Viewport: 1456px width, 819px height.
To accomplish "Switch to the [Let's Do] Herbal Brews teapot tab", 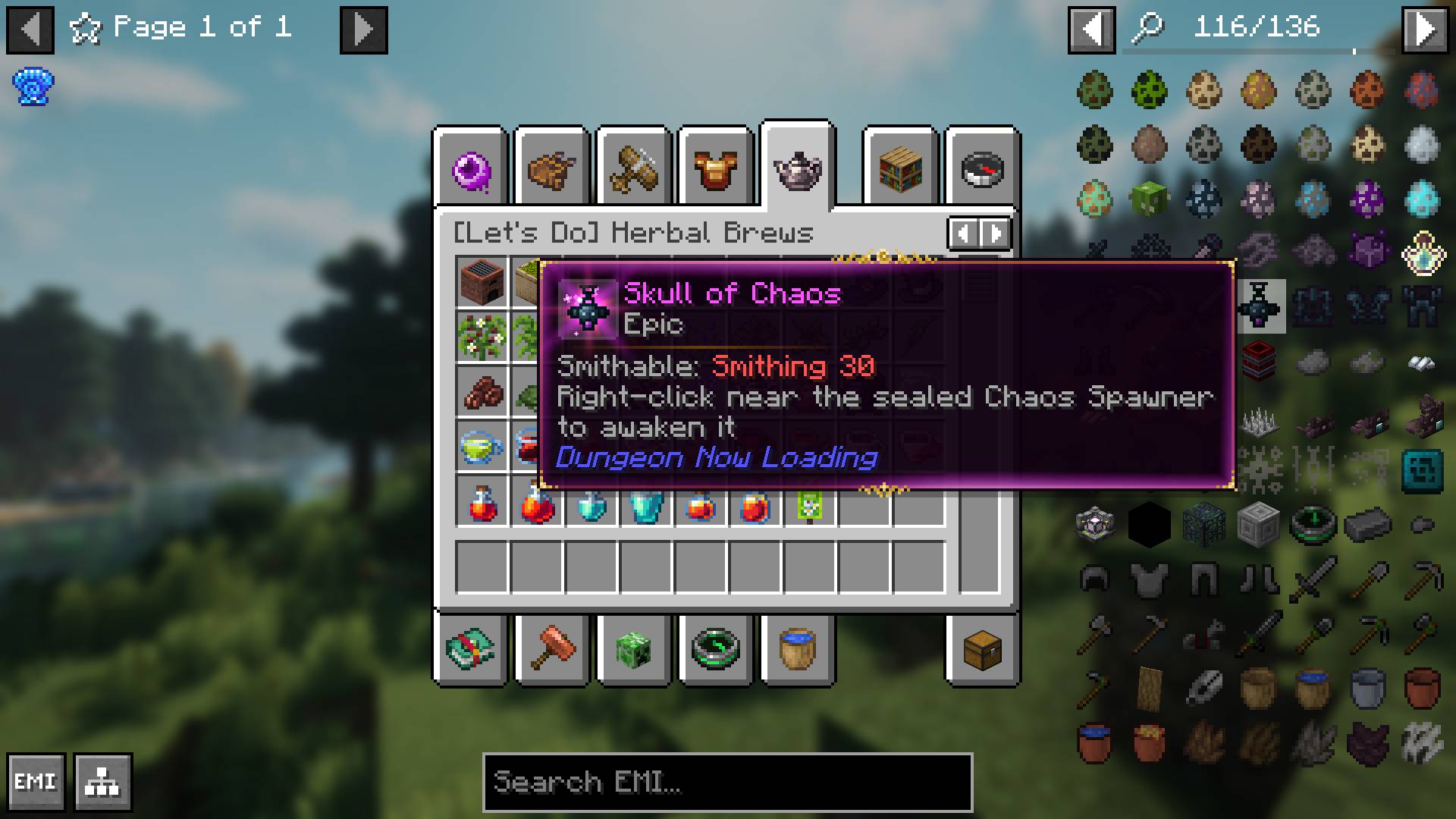I will coord(798,168).
